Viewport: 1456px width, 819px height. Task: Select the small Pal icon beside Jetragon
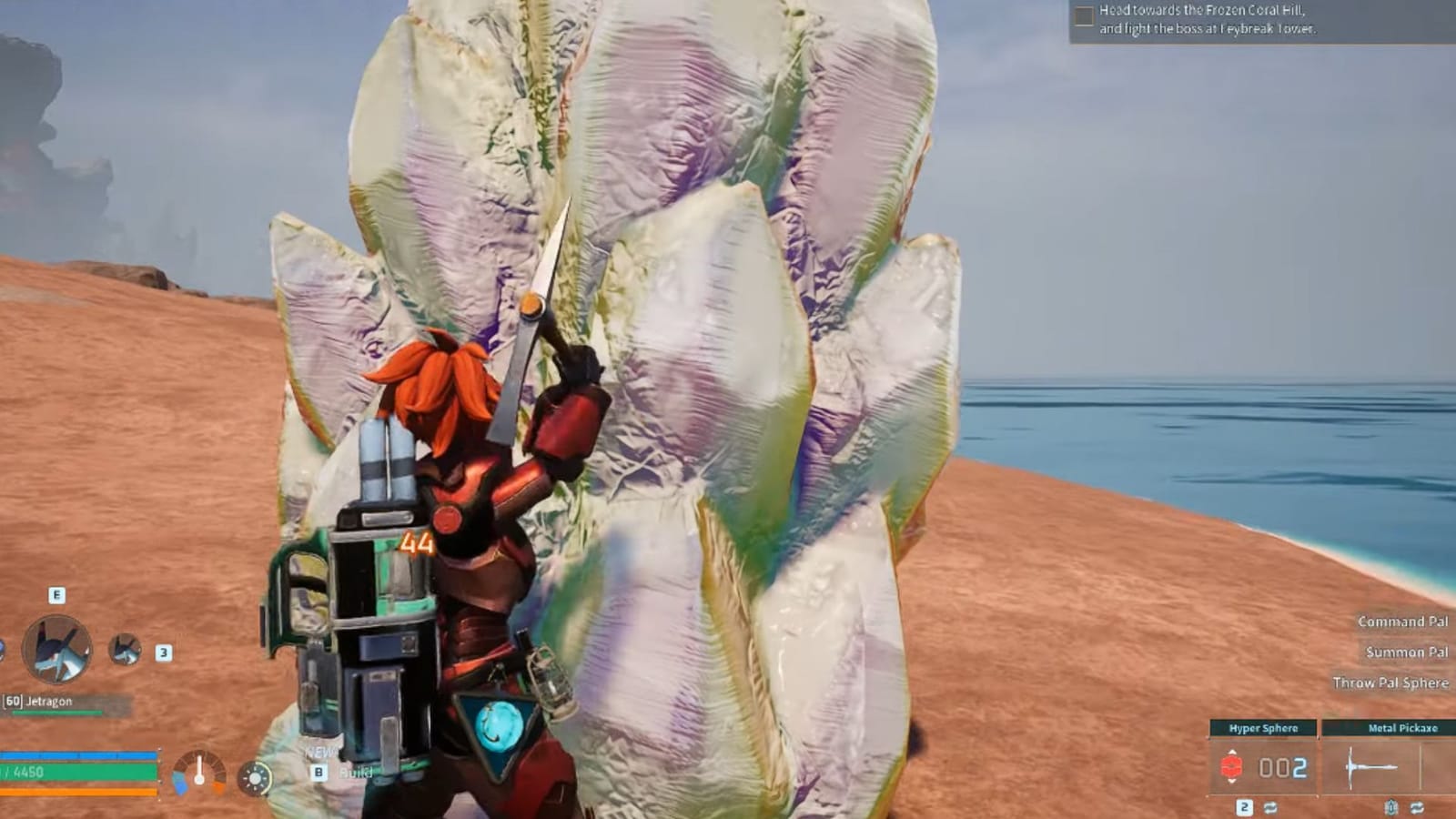pyautogui.click(x=124, y=650)
